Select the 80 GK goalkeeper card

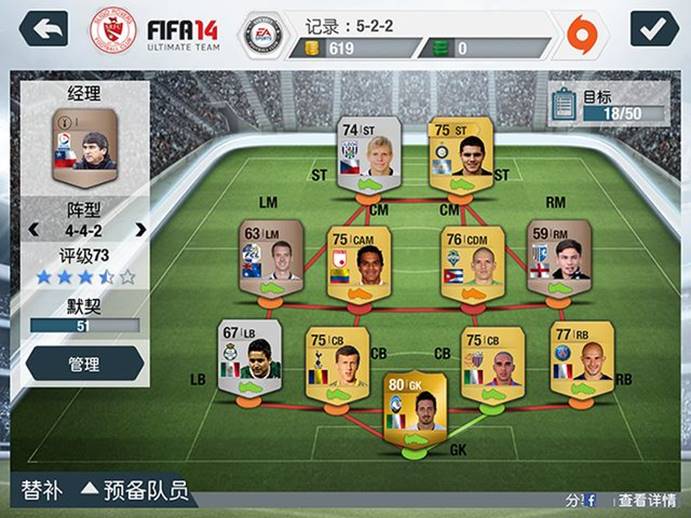(x=414, y=412)
